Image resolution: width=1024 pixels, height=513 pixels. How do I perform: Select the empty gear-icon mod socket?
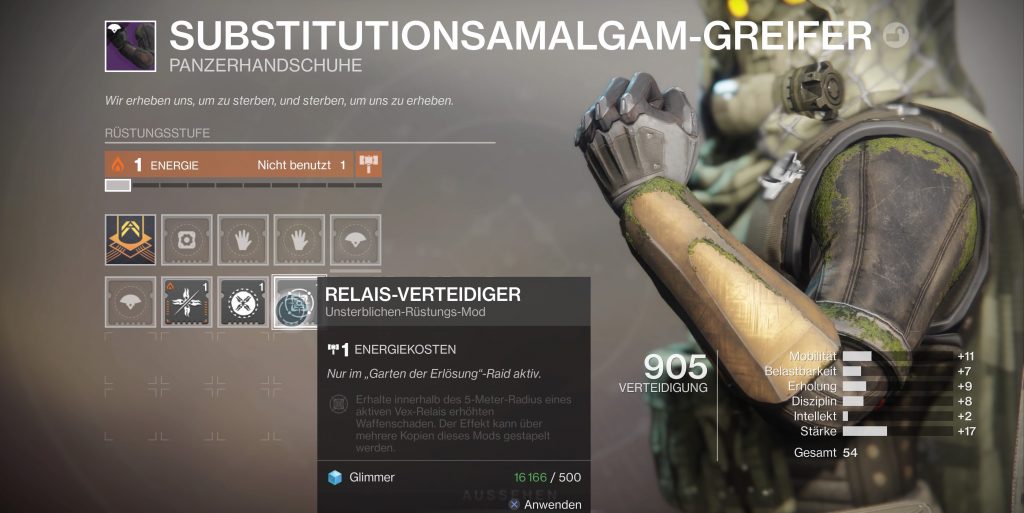click(x=186, y=240)
